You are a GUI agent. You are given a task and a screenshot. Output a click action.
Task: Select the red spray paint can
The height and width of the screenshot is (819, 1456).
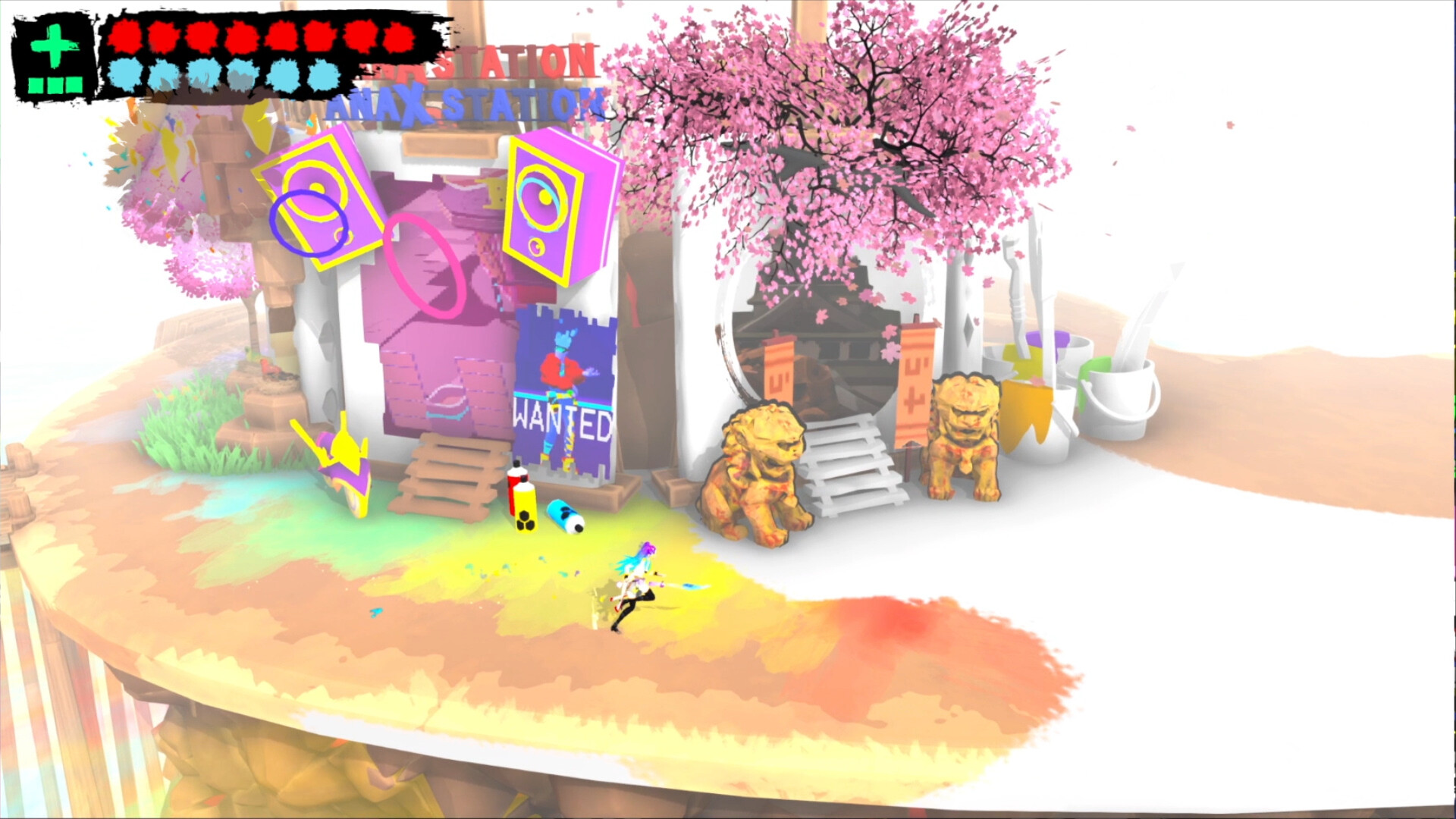(513, 489)
